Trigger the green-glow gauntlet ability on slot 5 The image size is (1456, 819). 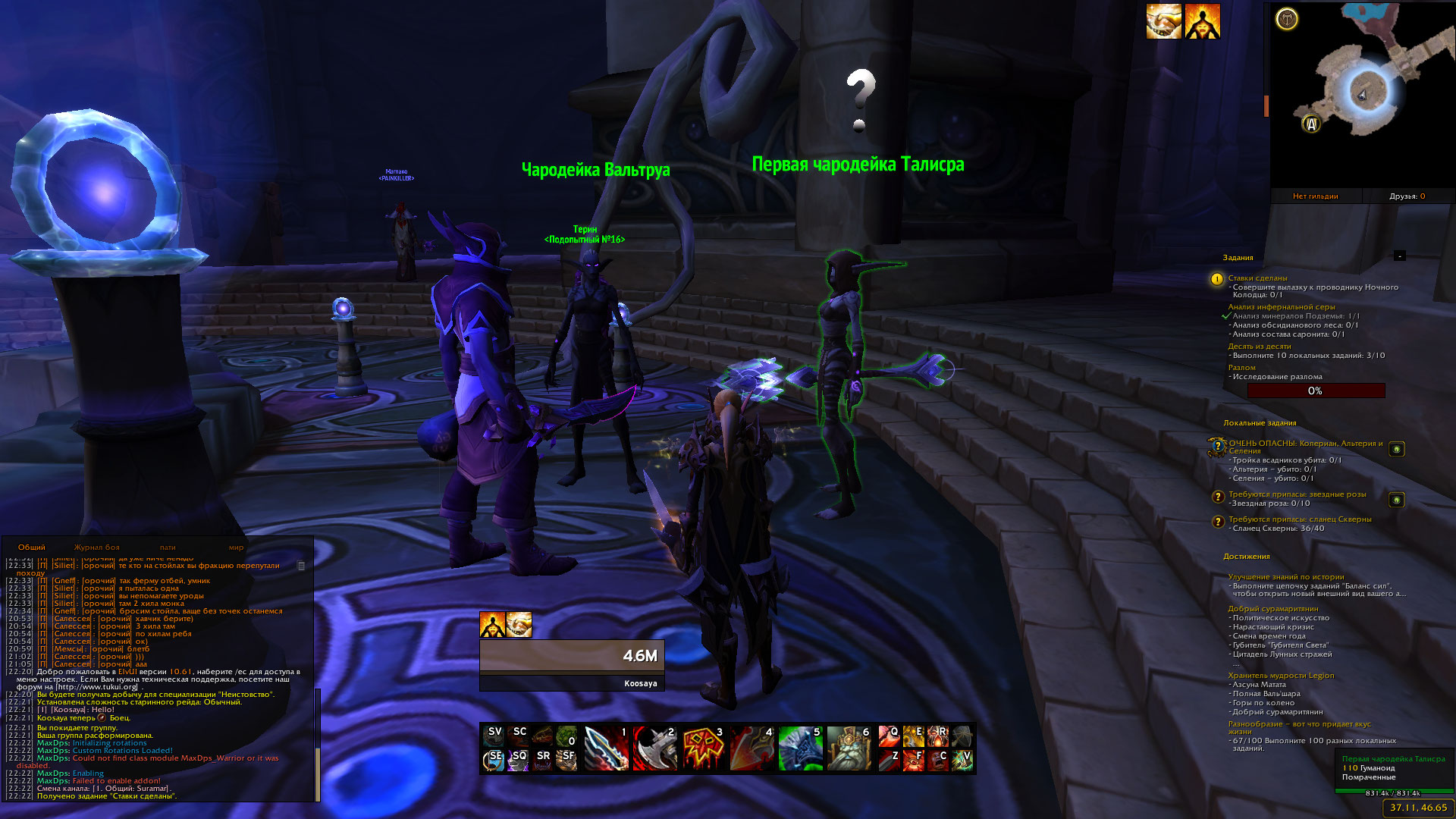[800, 748]
